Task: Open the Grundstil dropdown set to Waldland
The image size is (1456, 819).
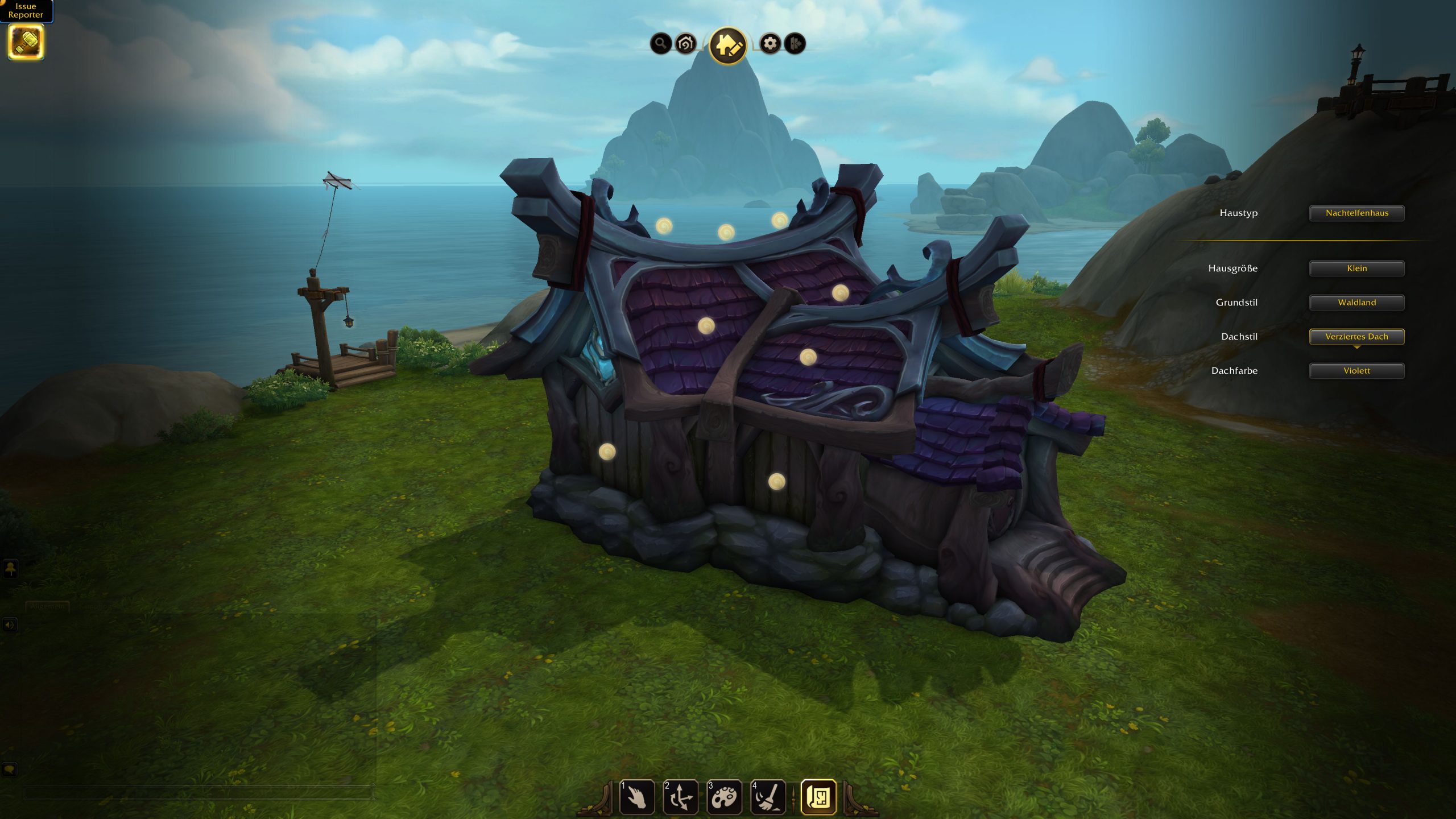Action: pos(1356,303)
